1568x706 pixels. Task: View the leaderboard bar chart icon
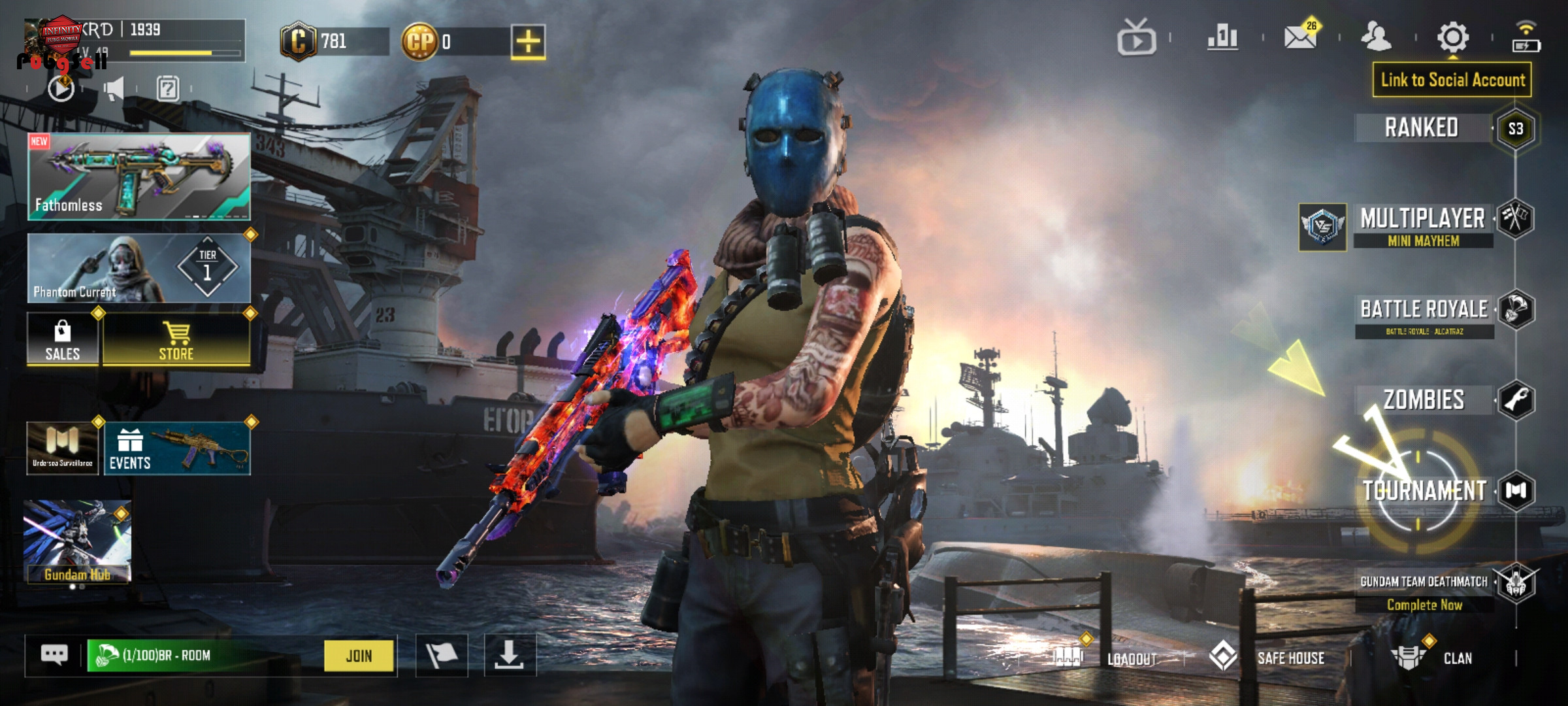[x=1222, y=37]
